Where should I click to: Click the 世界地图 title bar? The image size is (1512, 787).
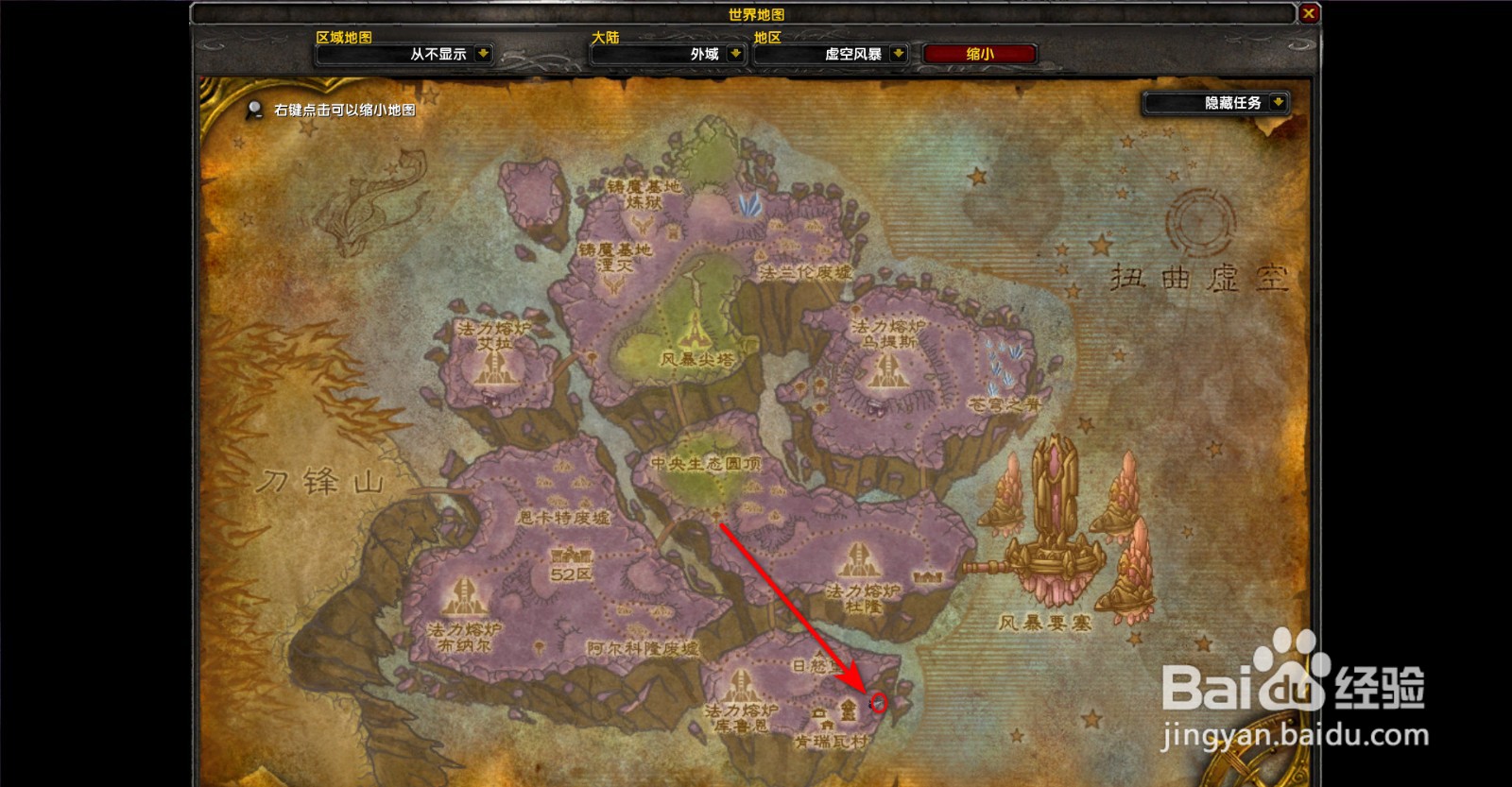(756, 14)
